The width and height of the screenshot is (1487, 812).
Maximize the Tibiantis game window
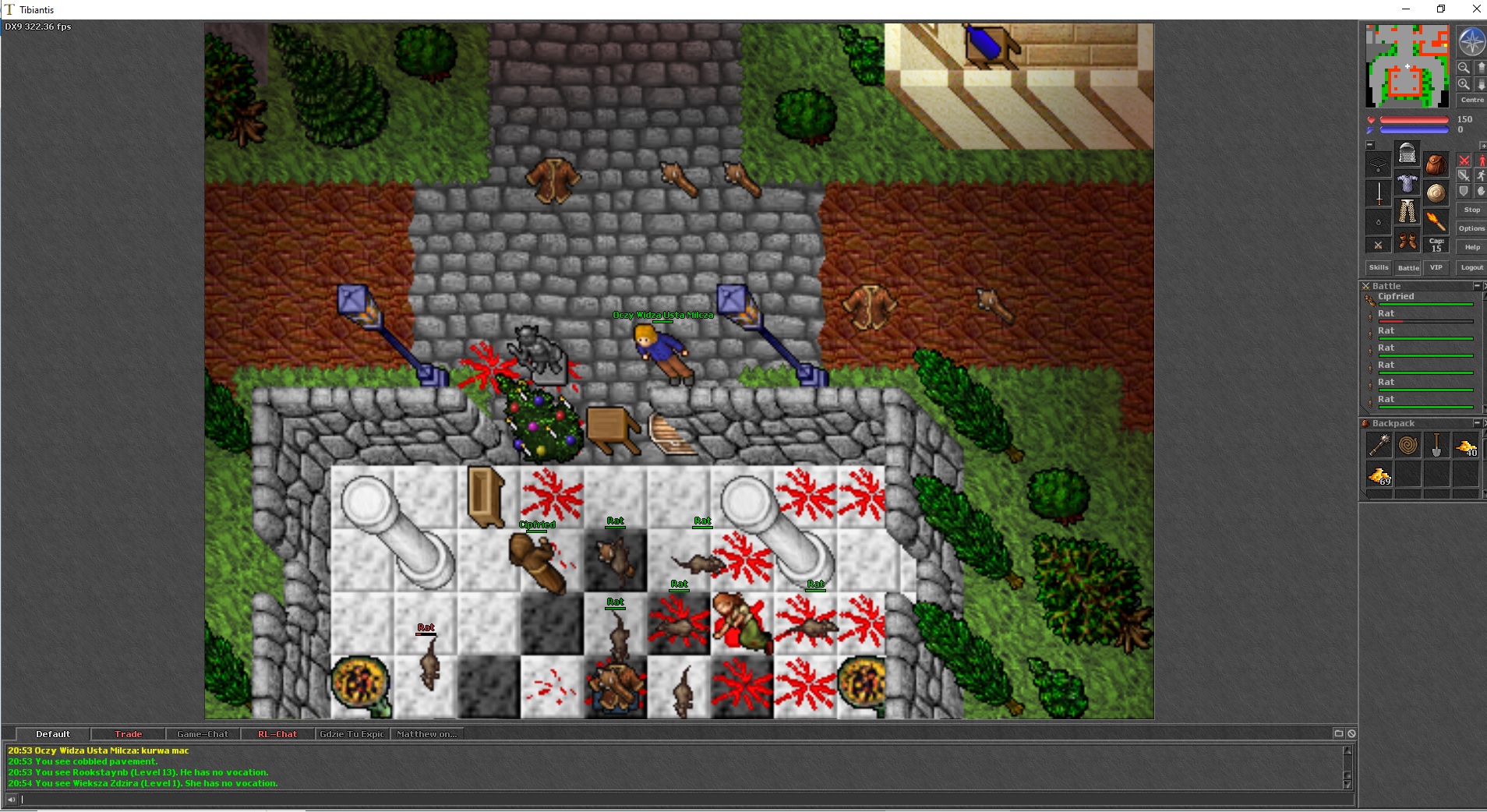(x=1441, y=9)
